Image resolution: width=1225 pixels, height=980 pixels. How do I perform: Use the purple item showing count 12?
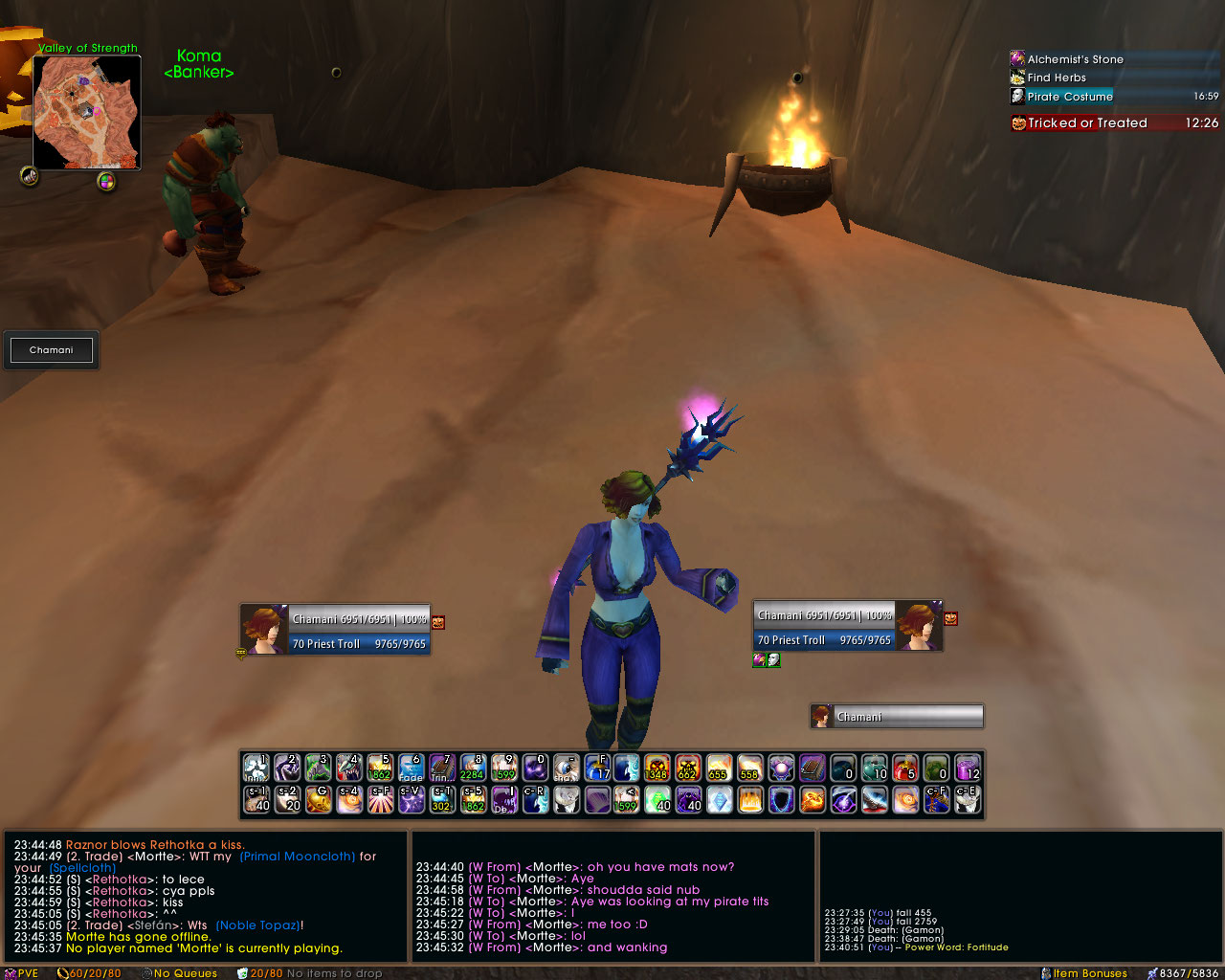968,768
